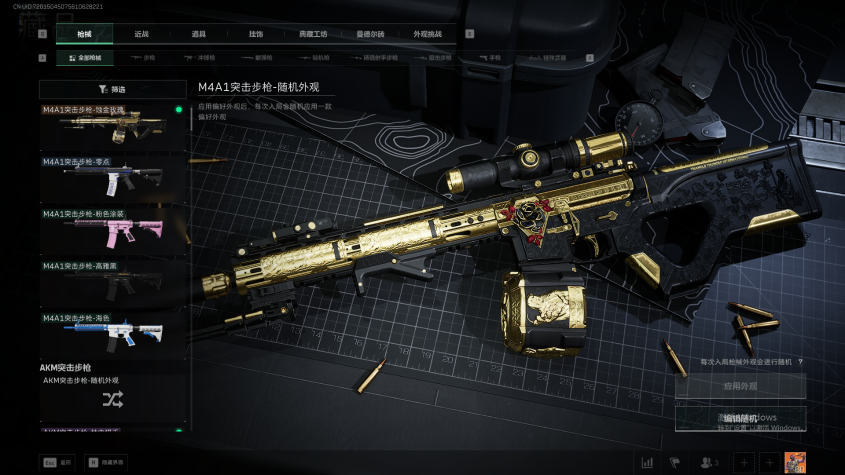
Task: Open the 典藏工坊 tab
Action: click(313, 34)
